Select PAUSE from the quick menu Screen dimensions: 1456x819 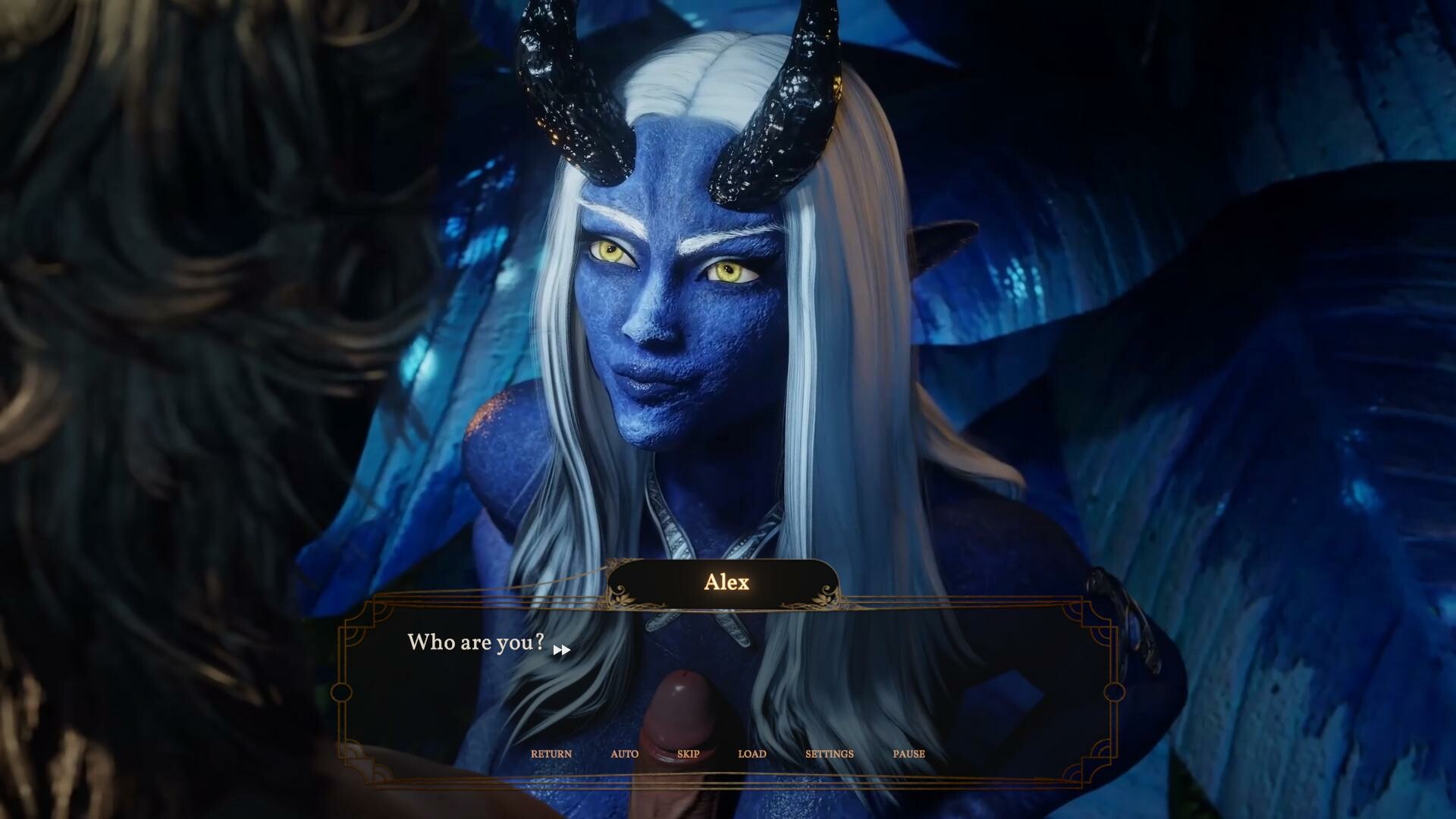click(908, 754)
